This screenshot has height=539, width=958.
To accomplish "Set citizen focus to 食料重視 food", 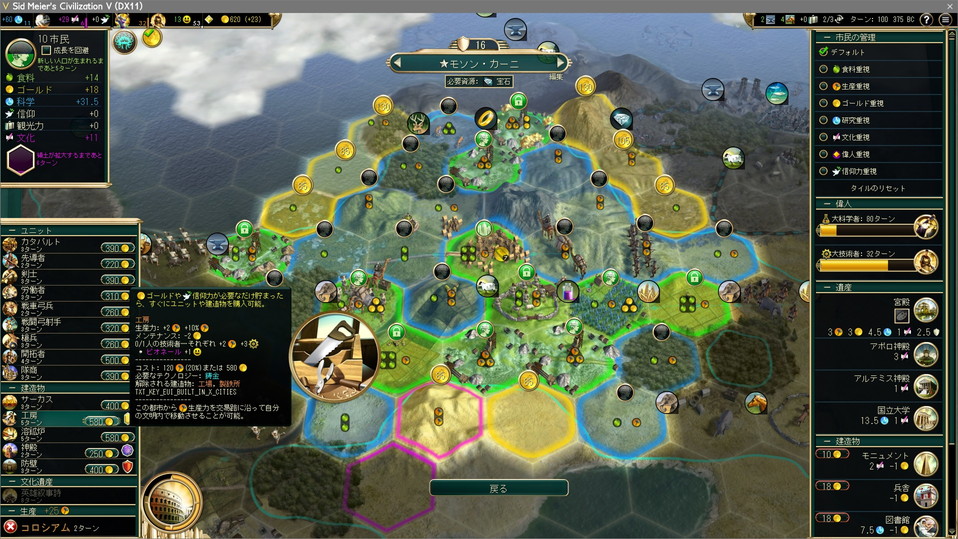I will (825, 69).
